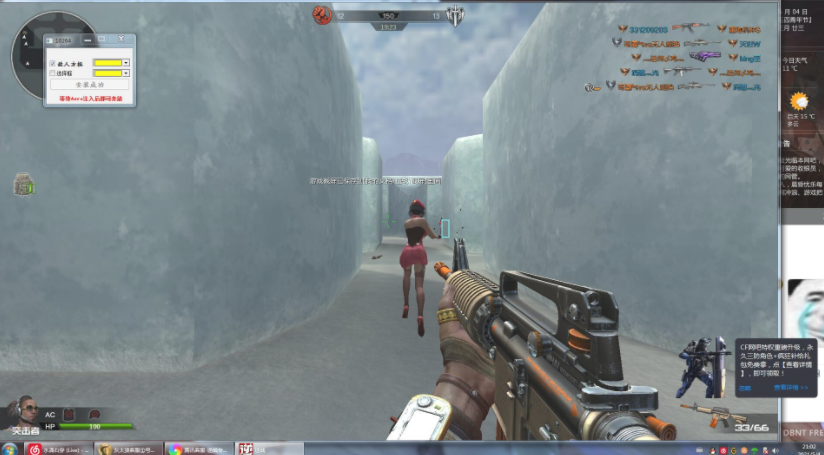Click the soldier character portrait

pyautogui.click(x=24, y=412)
